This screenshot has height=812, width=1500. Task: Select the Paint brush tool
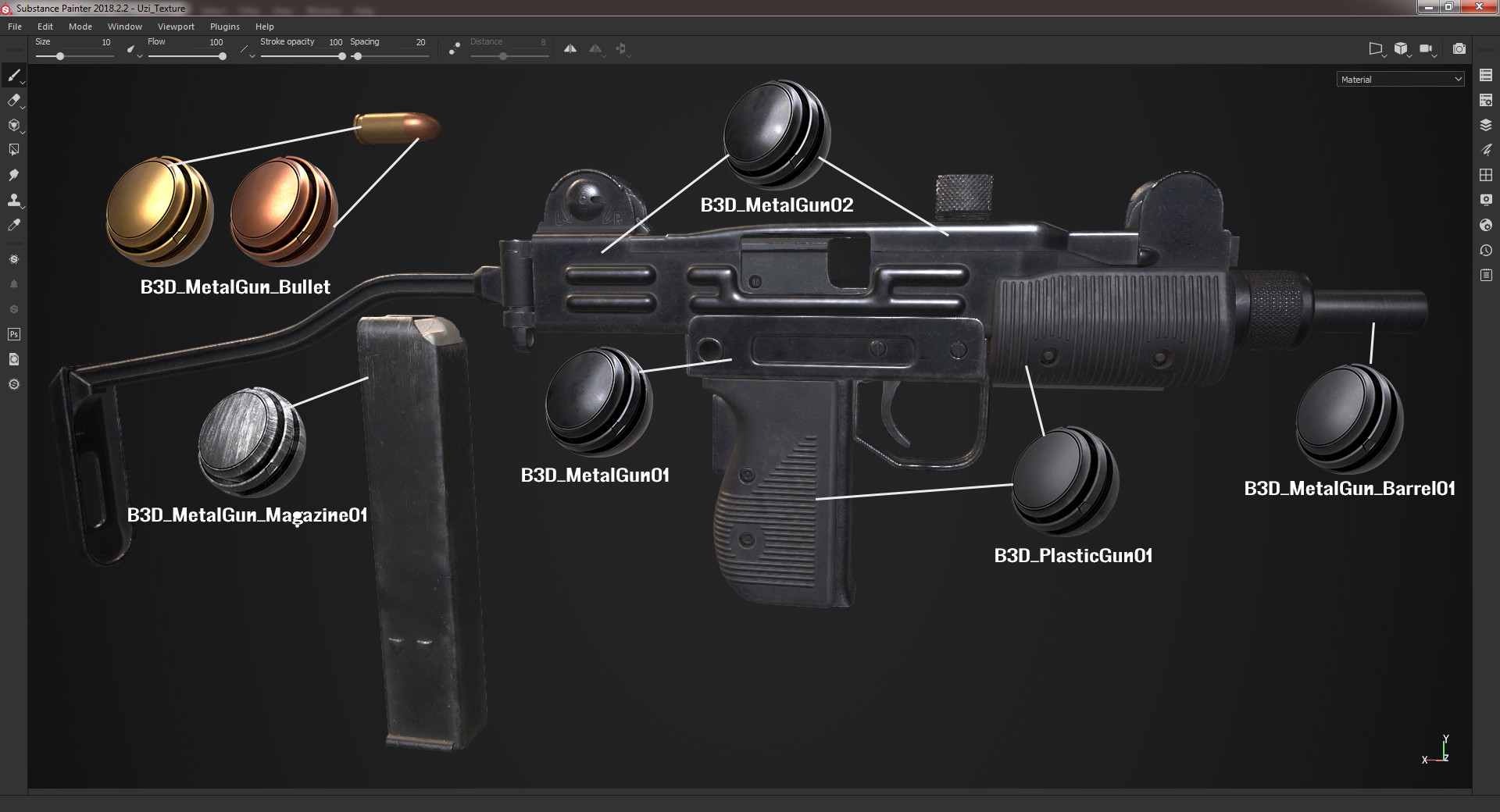[x=14, y=76]
